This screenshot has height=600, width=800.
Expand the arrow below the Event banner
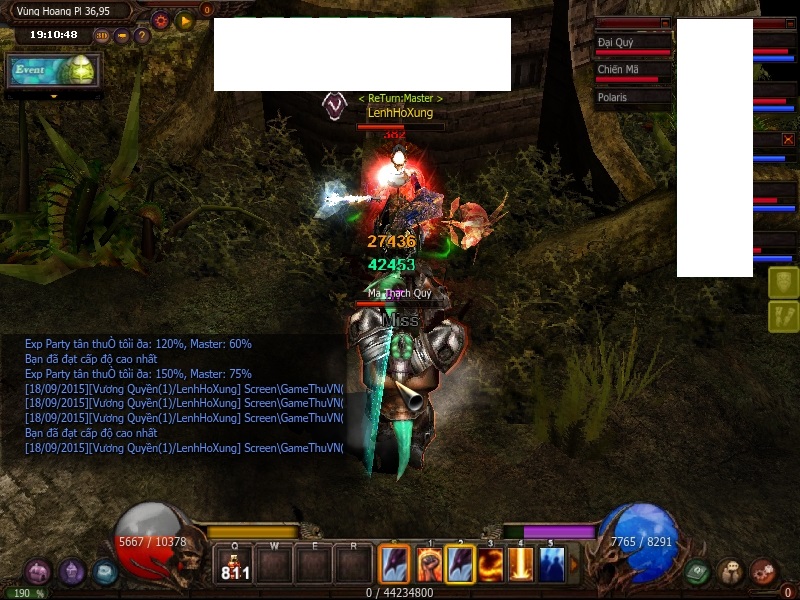(x=53, y=96)
